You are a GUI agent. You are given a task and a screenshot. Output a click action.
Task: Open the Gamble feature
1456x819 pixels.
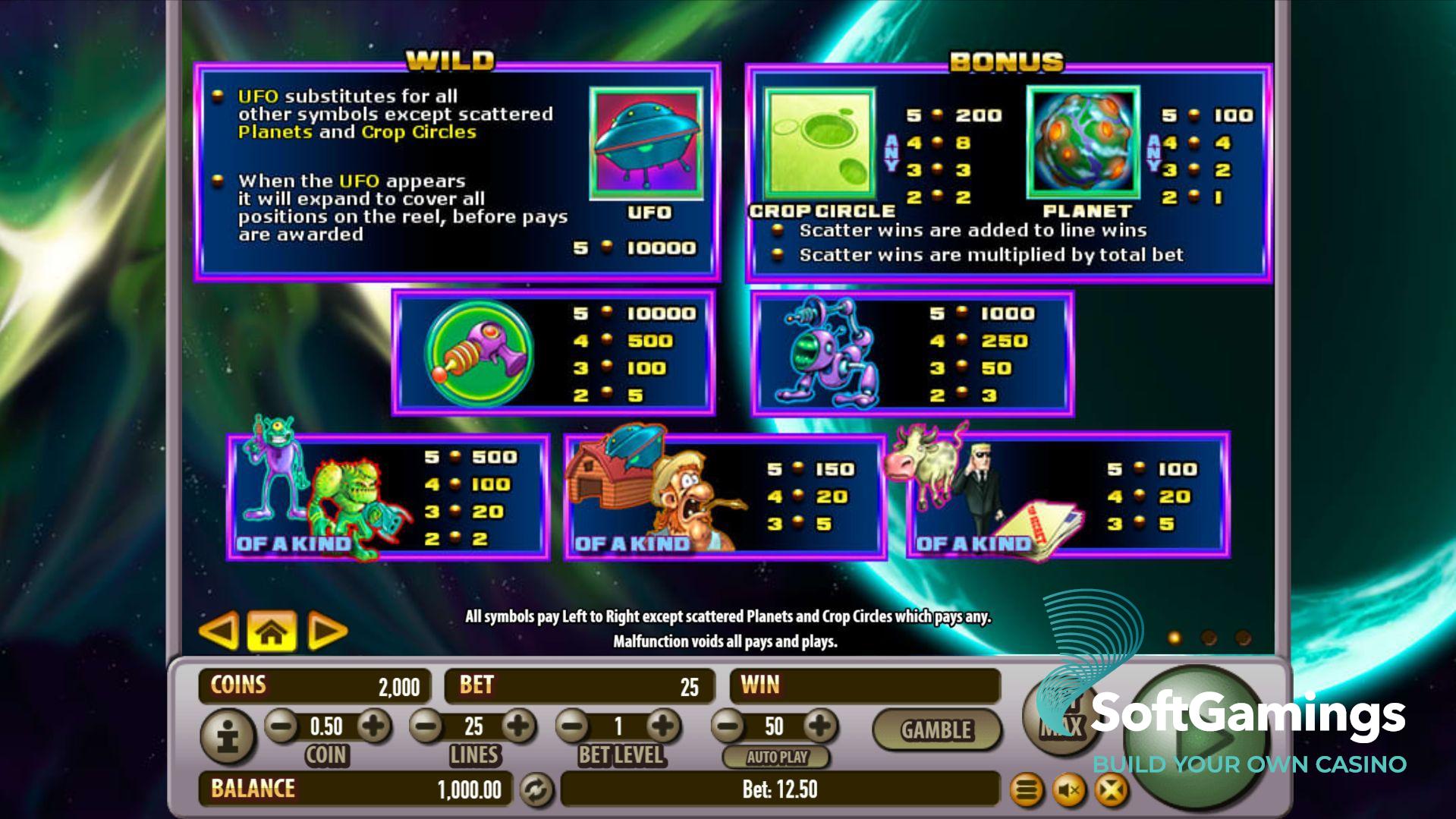click(936, 730)
